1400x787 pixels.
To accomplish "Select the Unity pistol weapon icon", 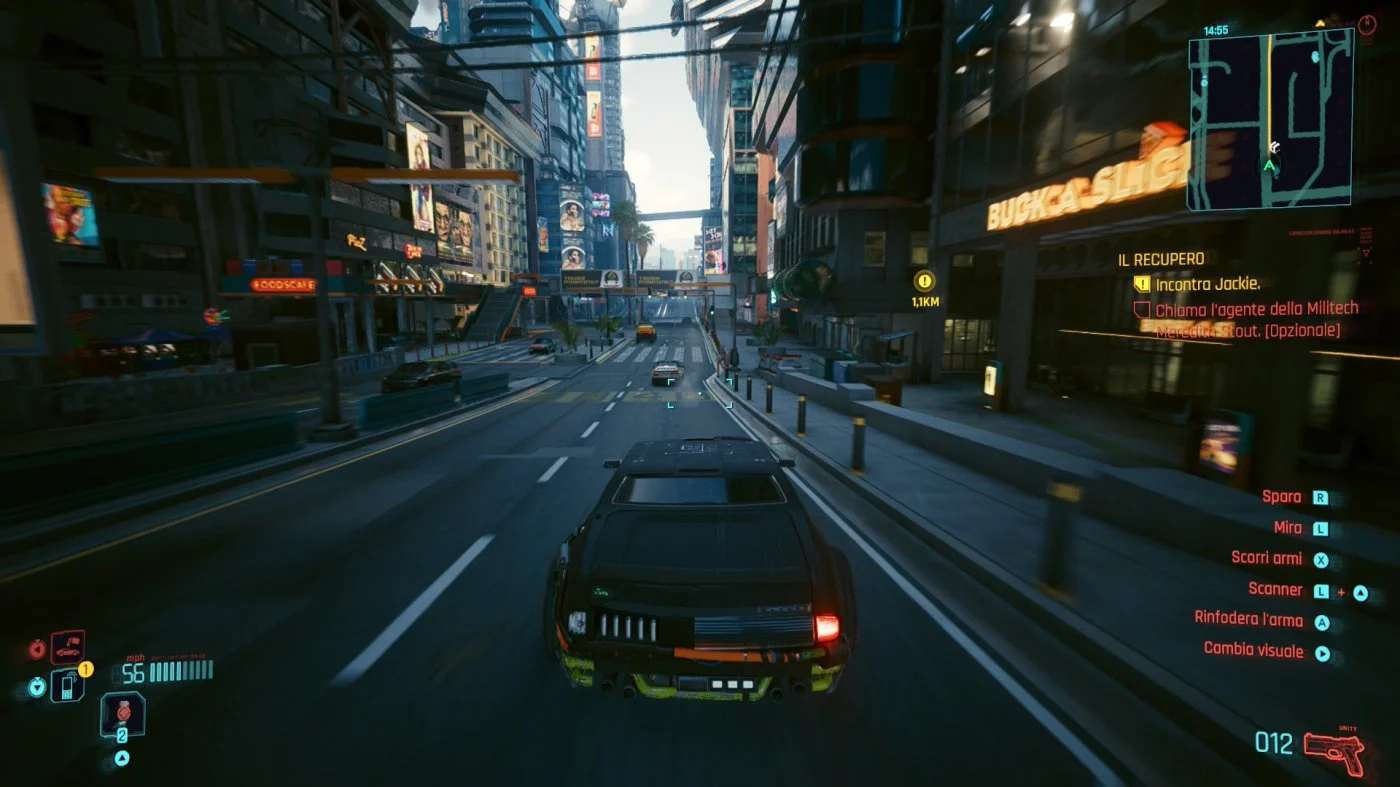I will pyautogui.click(x=1335, y=750).
